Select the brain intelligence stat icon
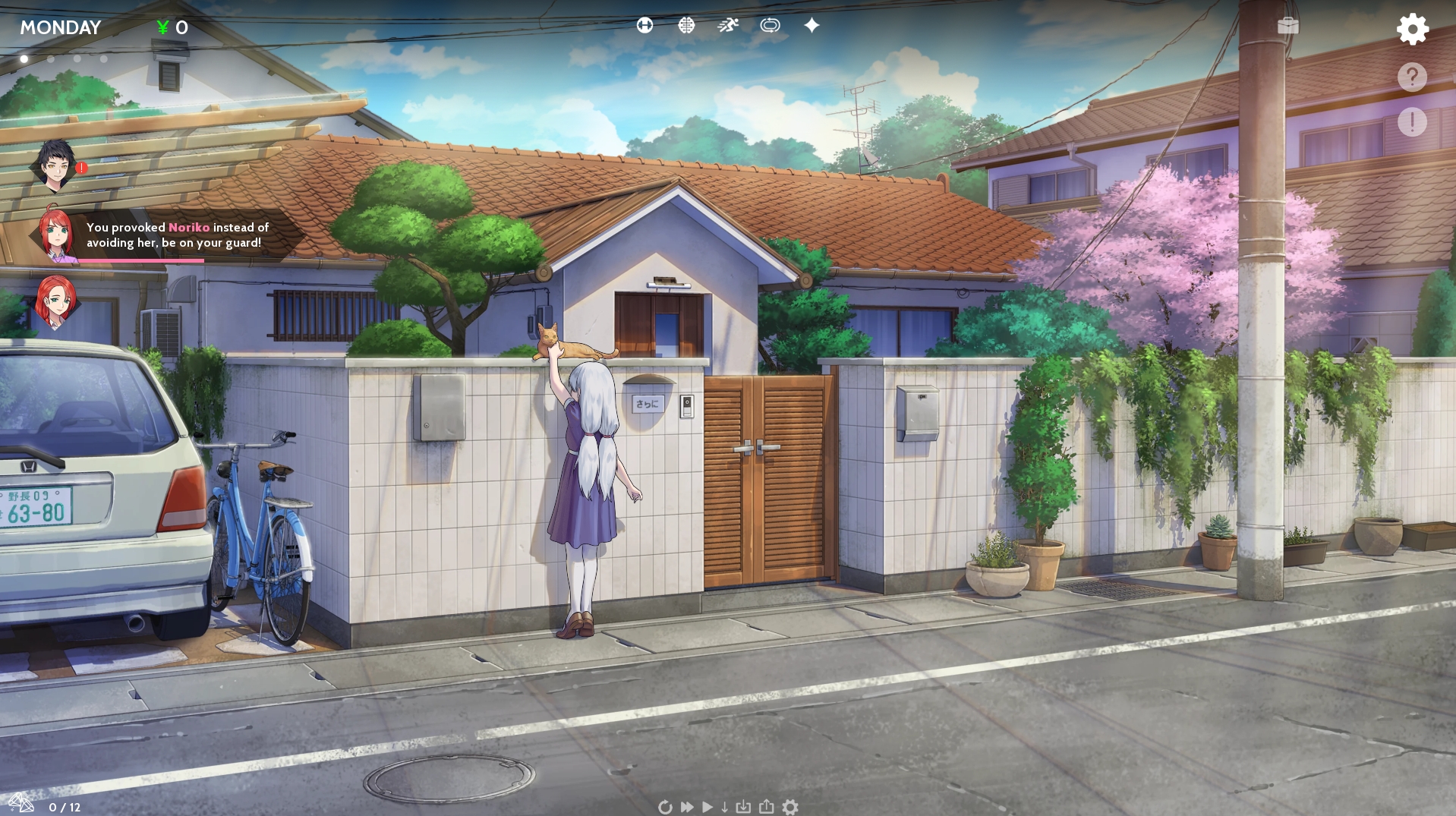 (686, 25)
